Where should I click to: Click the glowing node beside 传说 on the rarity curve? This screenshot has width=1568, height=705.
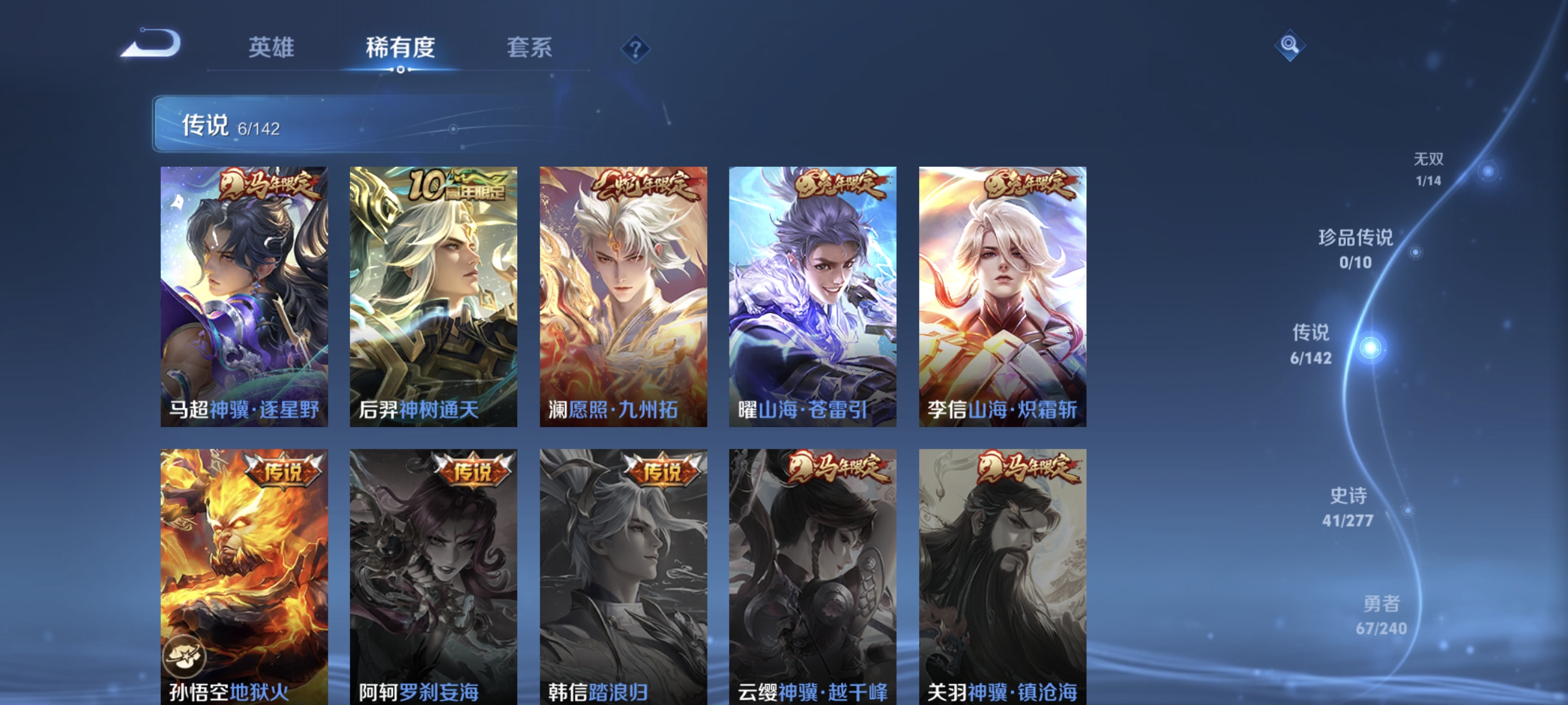click(1370, 348)
